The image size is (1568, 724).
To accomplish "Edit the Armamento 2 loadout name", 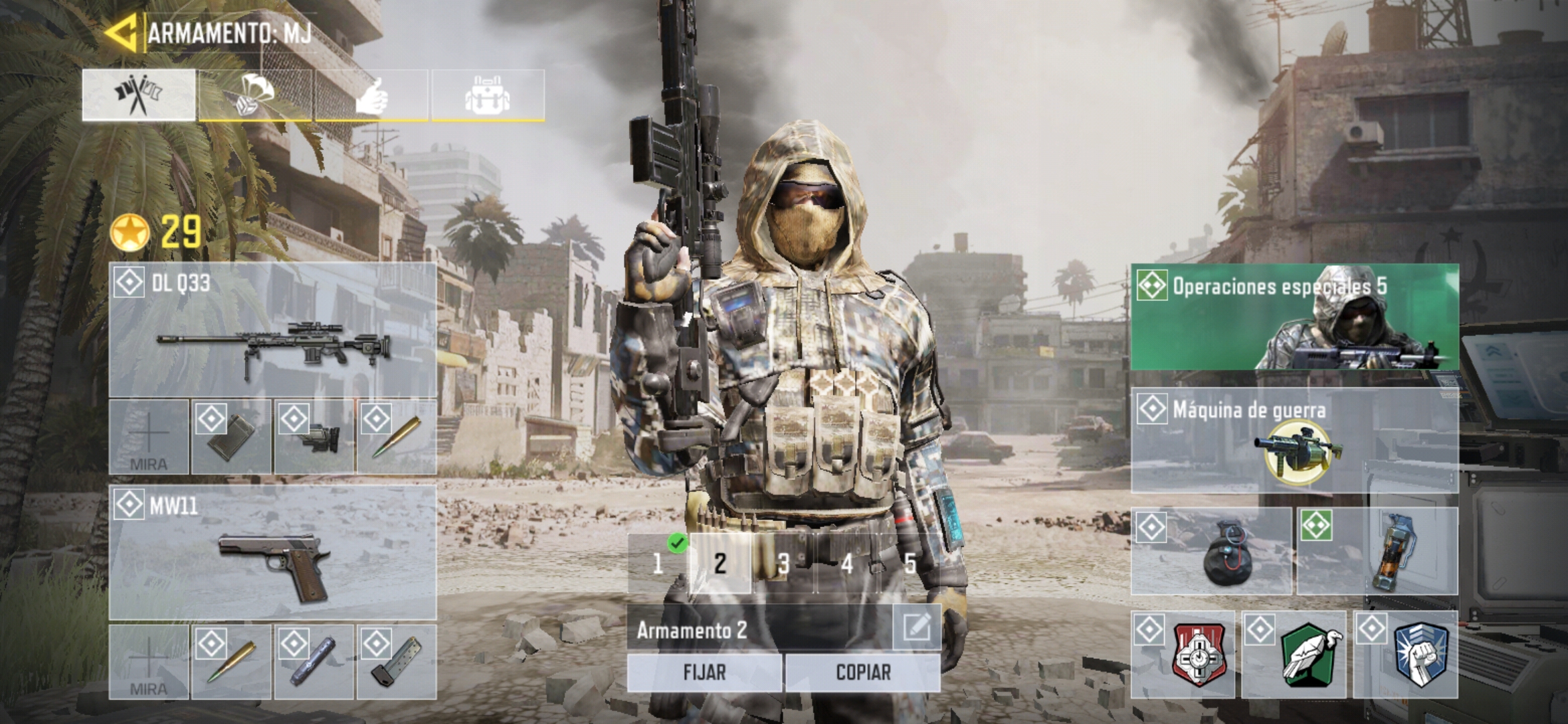I will [x=916, y=628].
